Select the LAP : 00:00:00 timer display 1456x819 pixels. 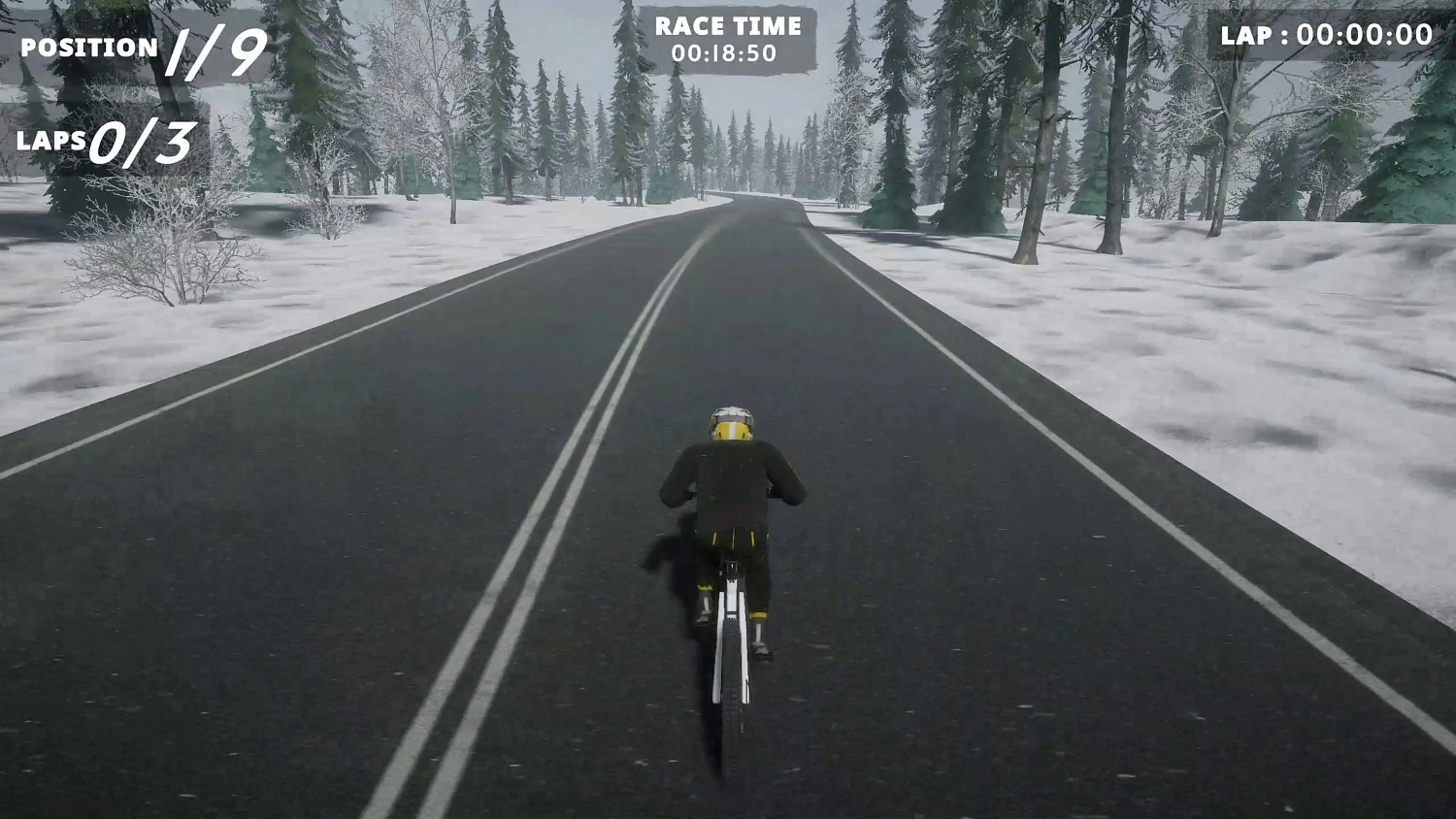[x=1323, y=37]
